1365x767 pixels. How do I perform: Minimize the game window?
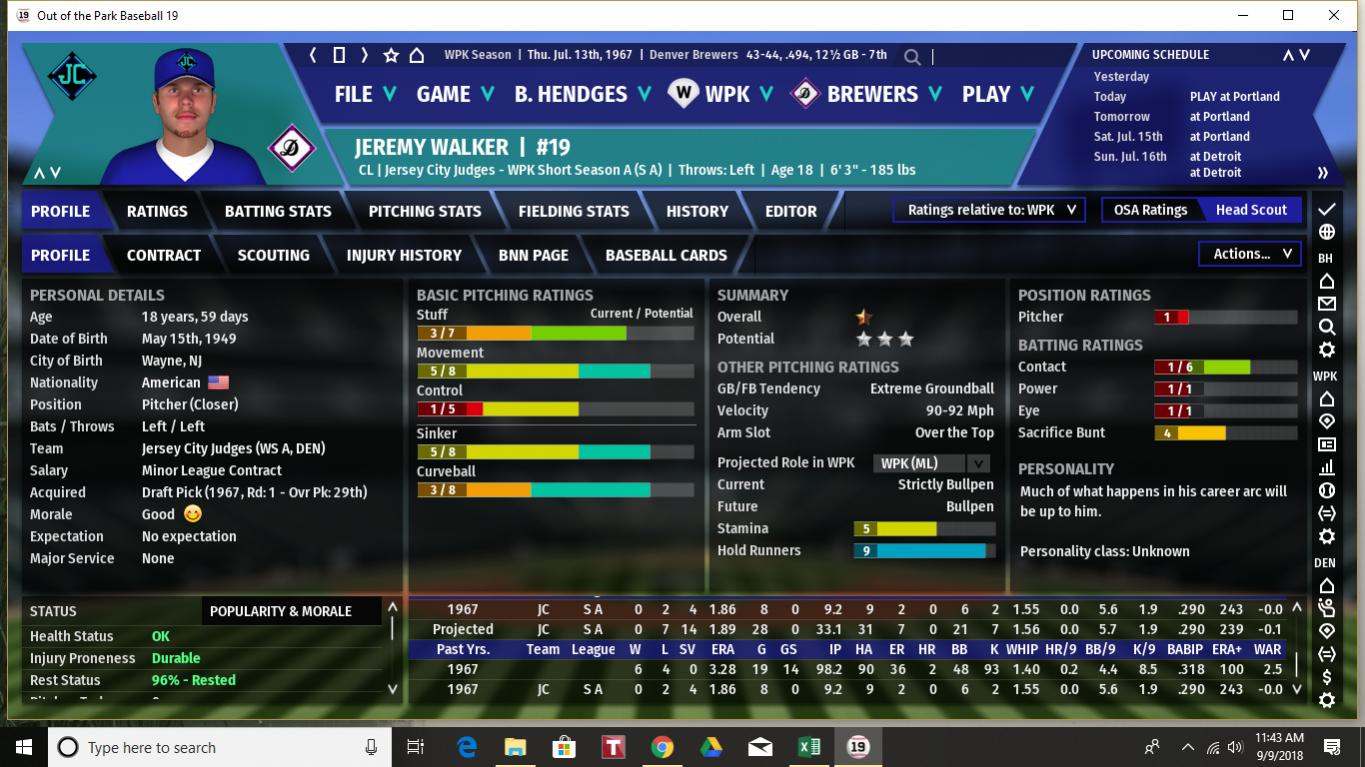pos(1244,15)
